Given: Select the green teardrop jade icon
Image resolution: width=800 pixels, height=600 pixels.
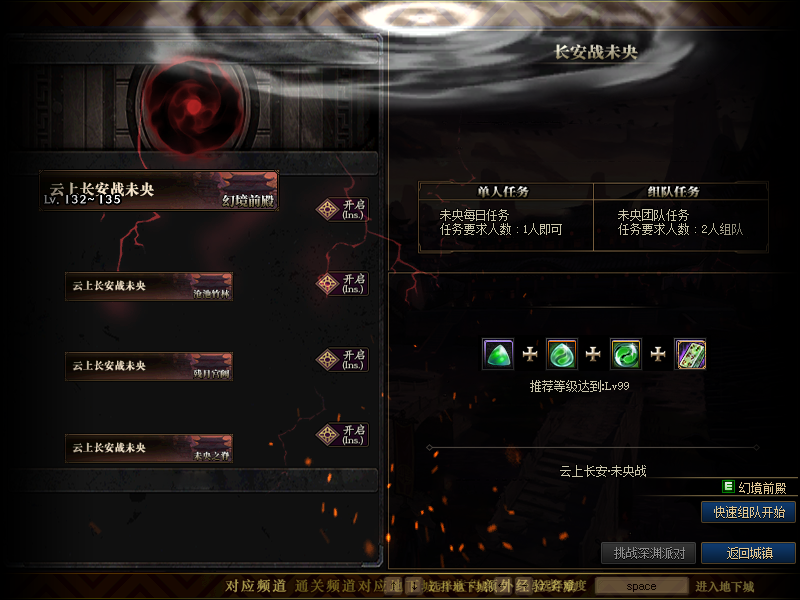Looking at the screenshot, I should coord(562,354).
